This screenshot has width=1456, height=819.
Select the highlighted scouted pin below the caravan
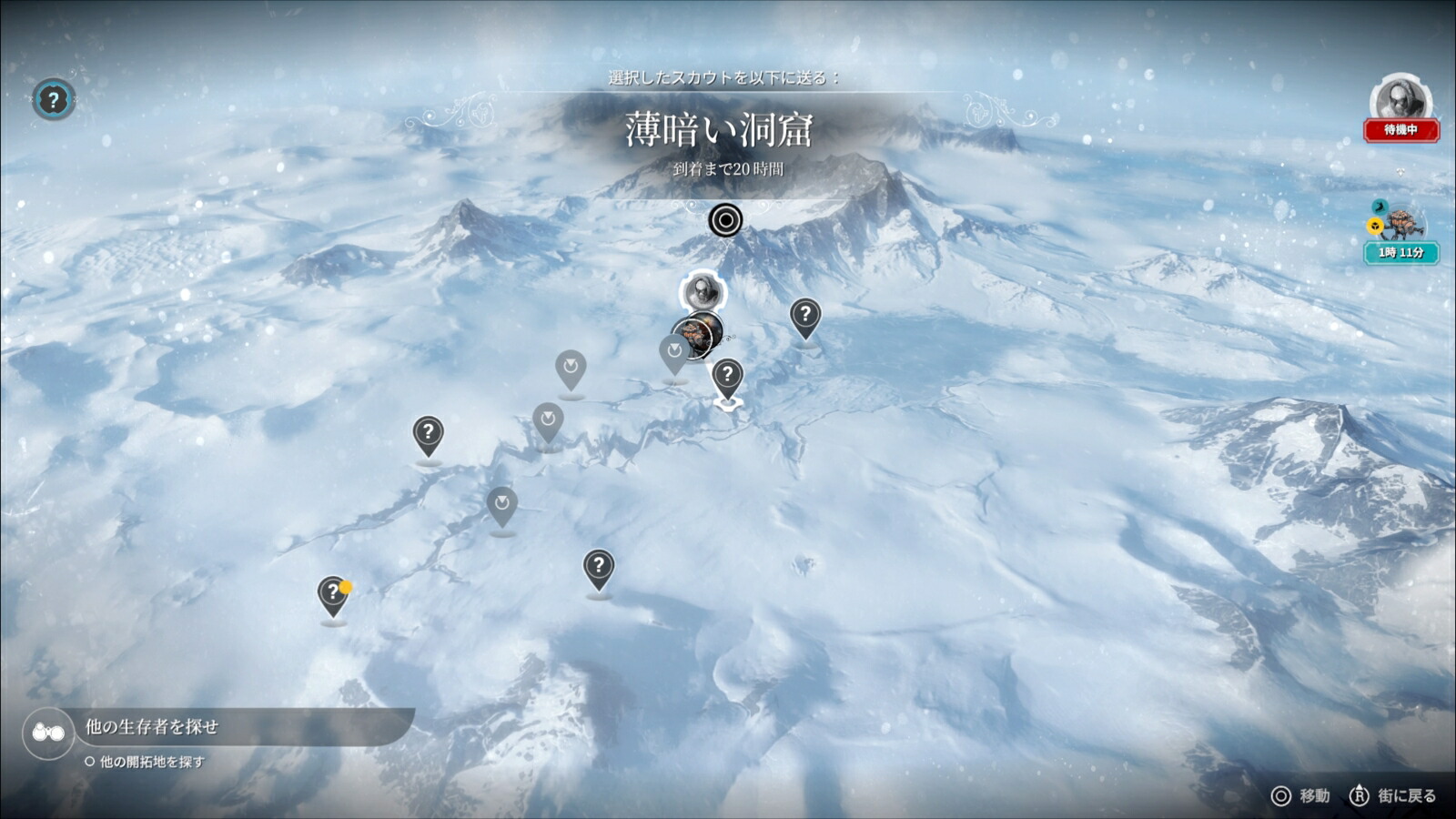click(726, 373)
